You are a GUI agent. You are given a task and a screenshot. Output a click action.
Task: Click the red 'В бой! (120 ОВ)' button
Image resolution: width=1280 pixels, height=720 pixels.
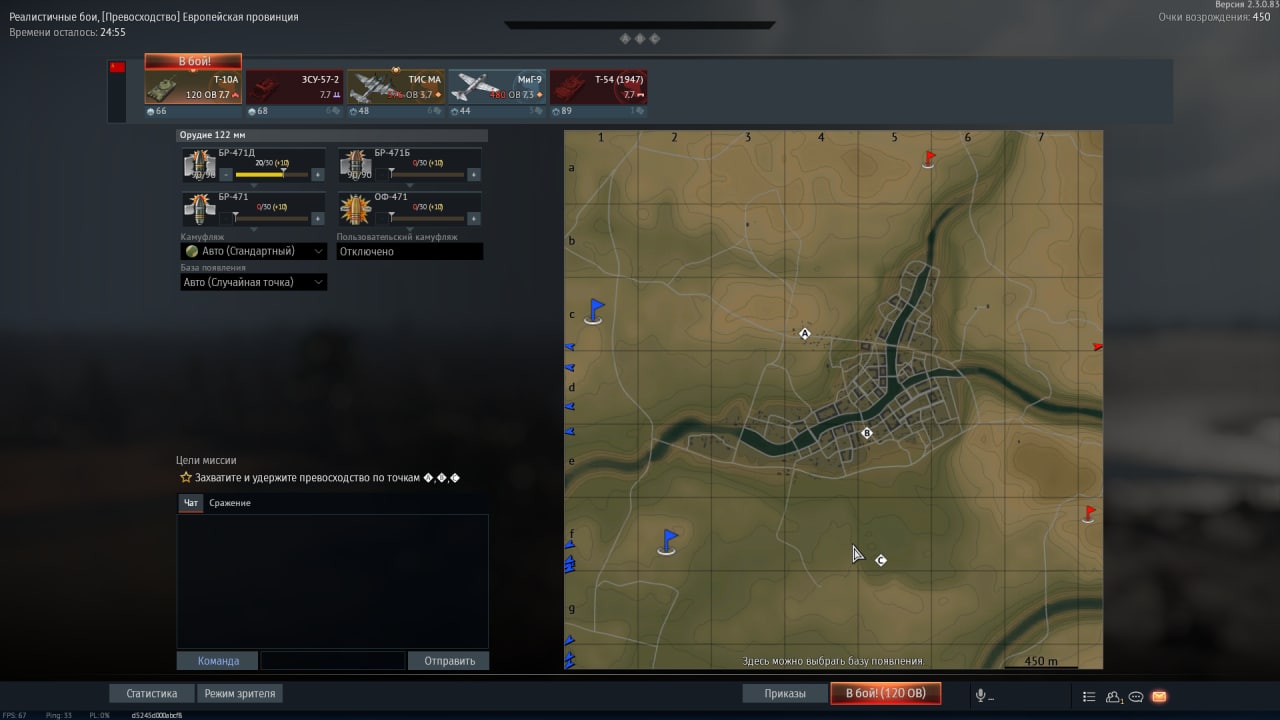[885, 694]
